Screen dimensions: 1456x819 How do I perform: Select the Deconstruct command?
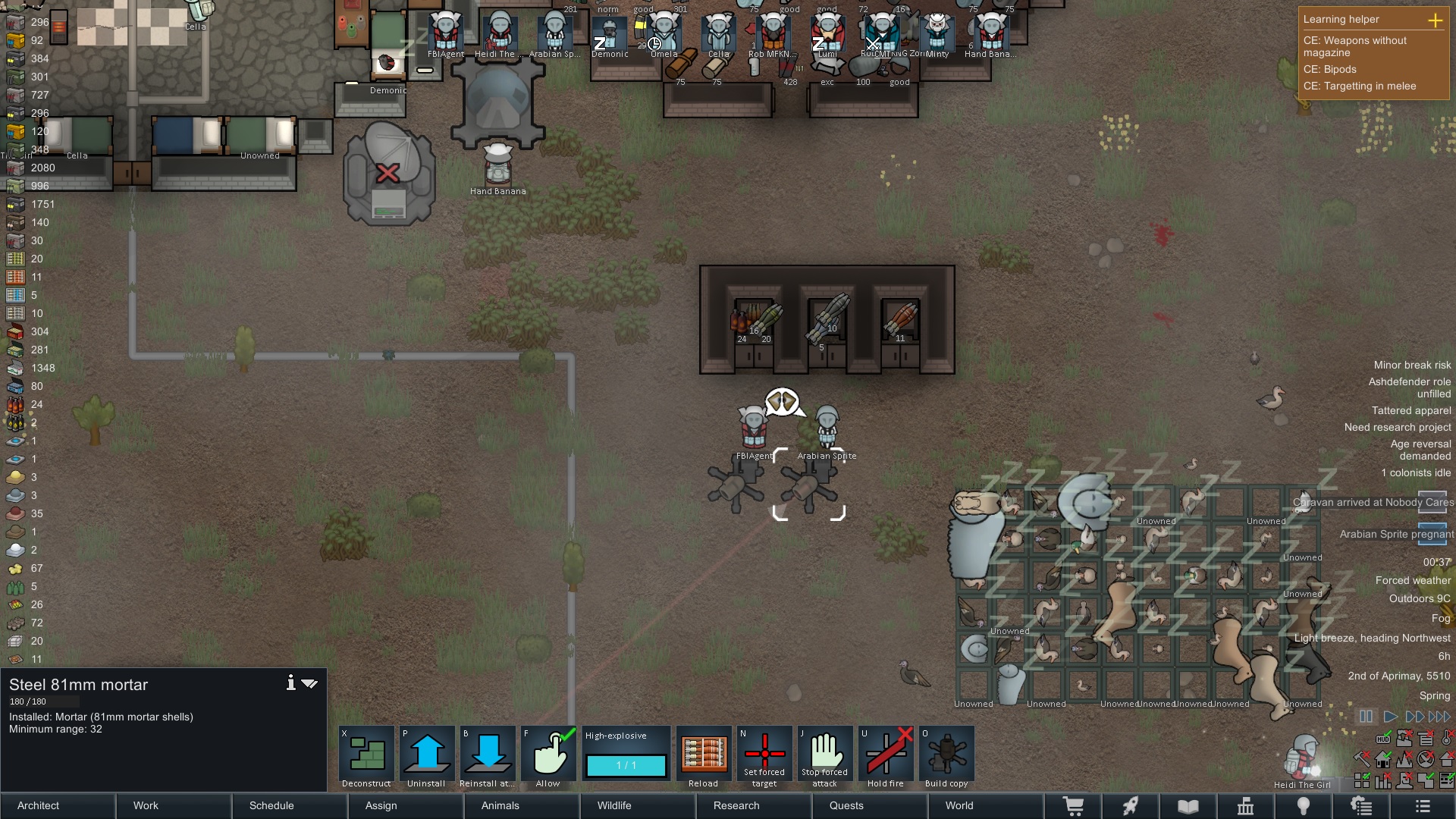click(x=366, y=755)
